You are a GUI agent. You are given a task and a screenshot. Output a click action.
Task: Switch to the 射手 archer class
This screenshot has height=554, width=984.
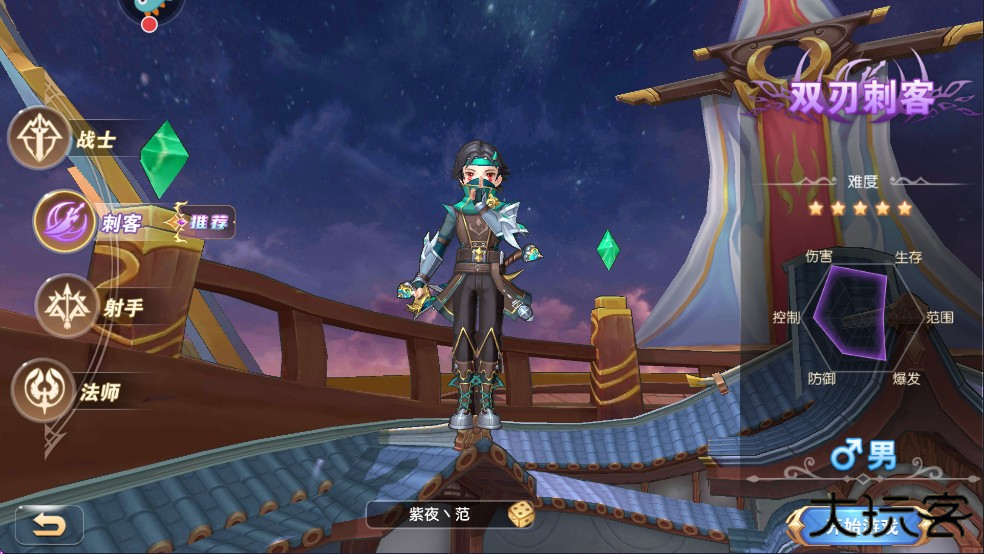tap(67, 306)
